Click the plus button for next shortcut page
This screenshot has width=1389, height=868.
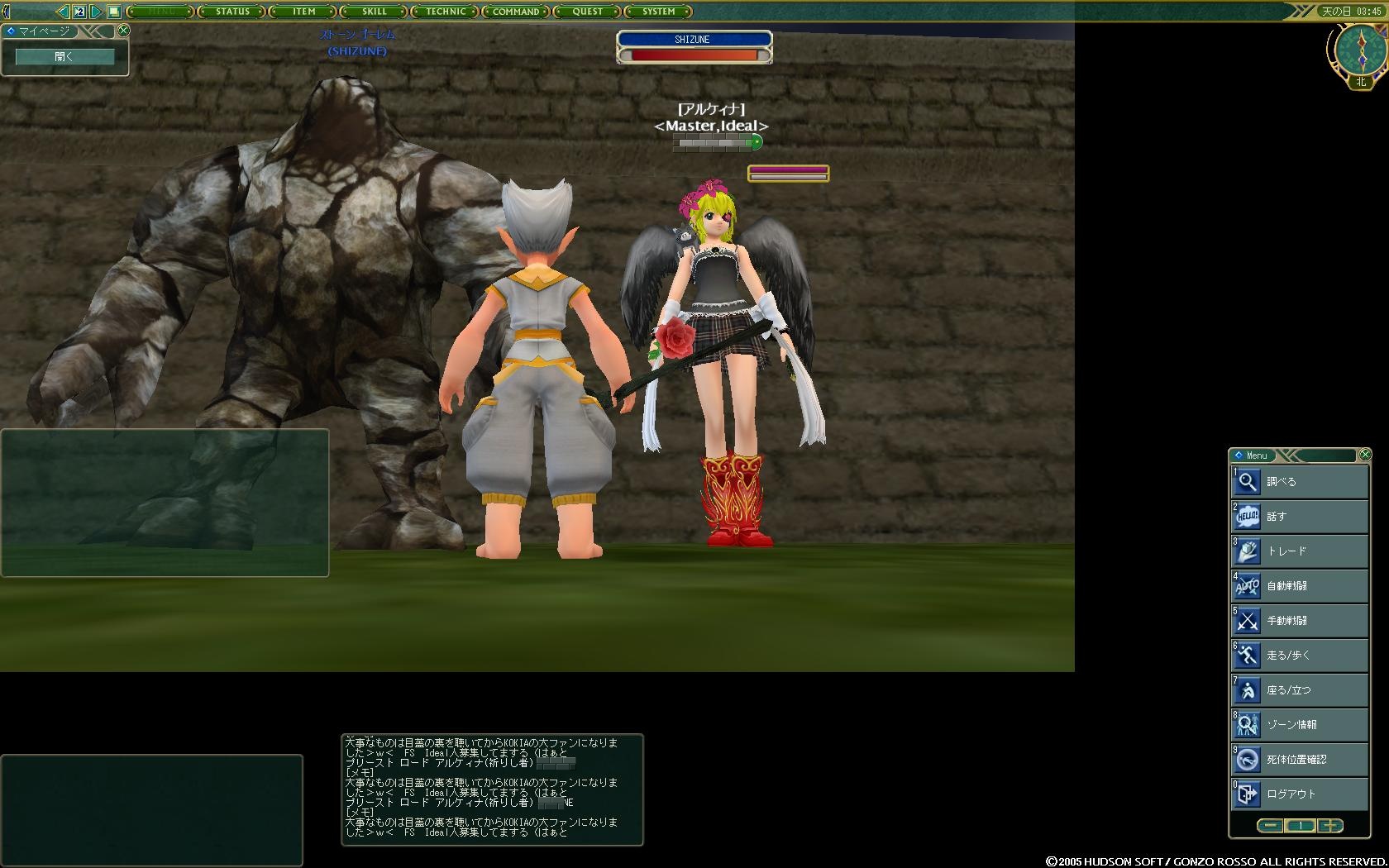click(1330, 826)
